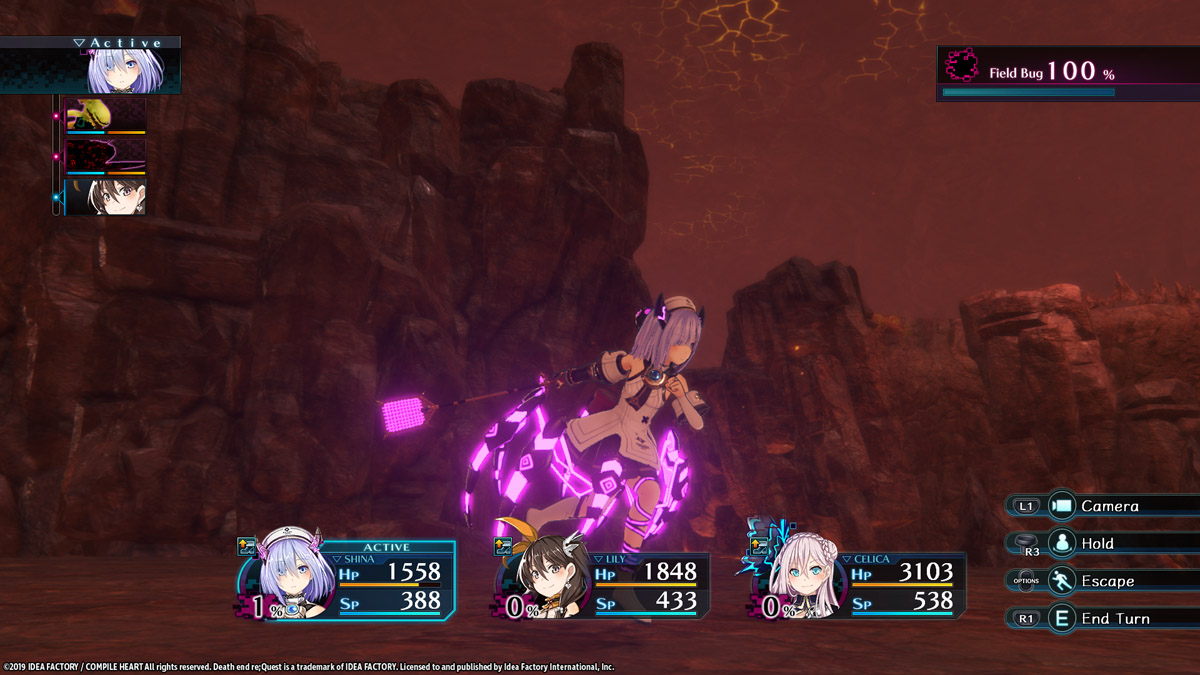The width and height of the screenshot is (1200, 675).
Task: Select the yellow creature in the turn order
Action: pyautogui.click(x=105, y=115)
